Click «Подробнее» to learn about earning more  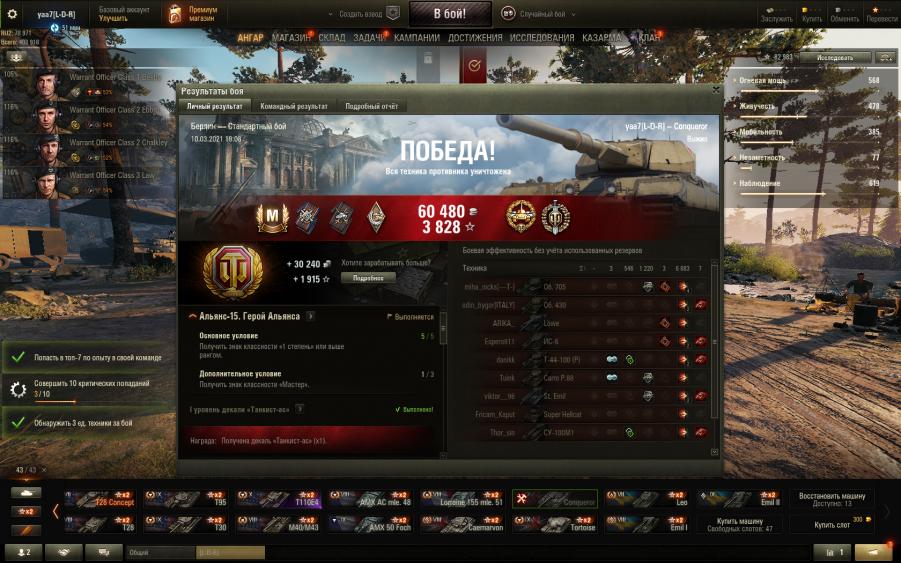pyautogui.click(x=368, y=278)
